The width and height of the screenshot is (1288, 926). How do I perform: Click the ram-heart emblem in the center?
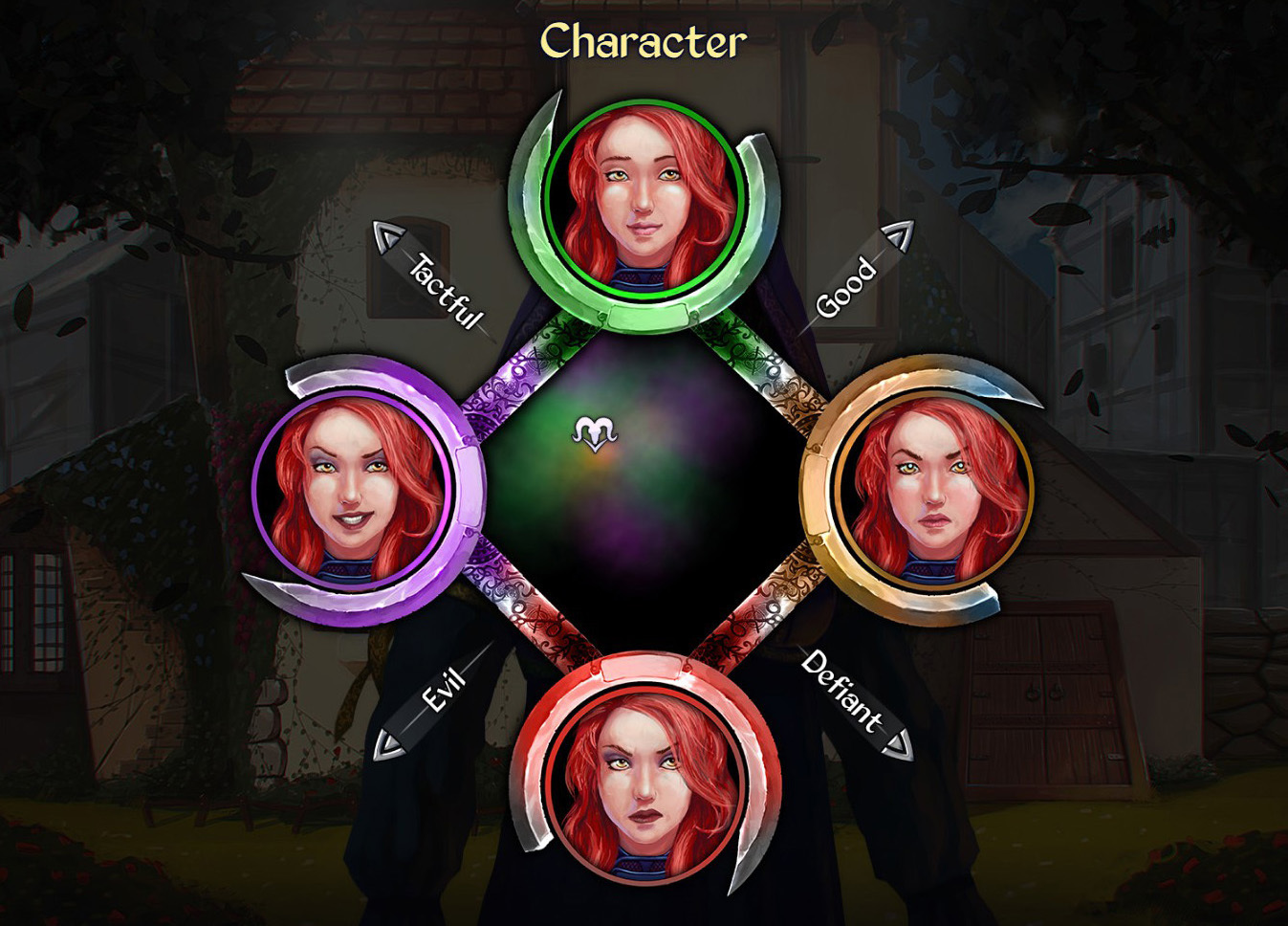pos(596,433)
